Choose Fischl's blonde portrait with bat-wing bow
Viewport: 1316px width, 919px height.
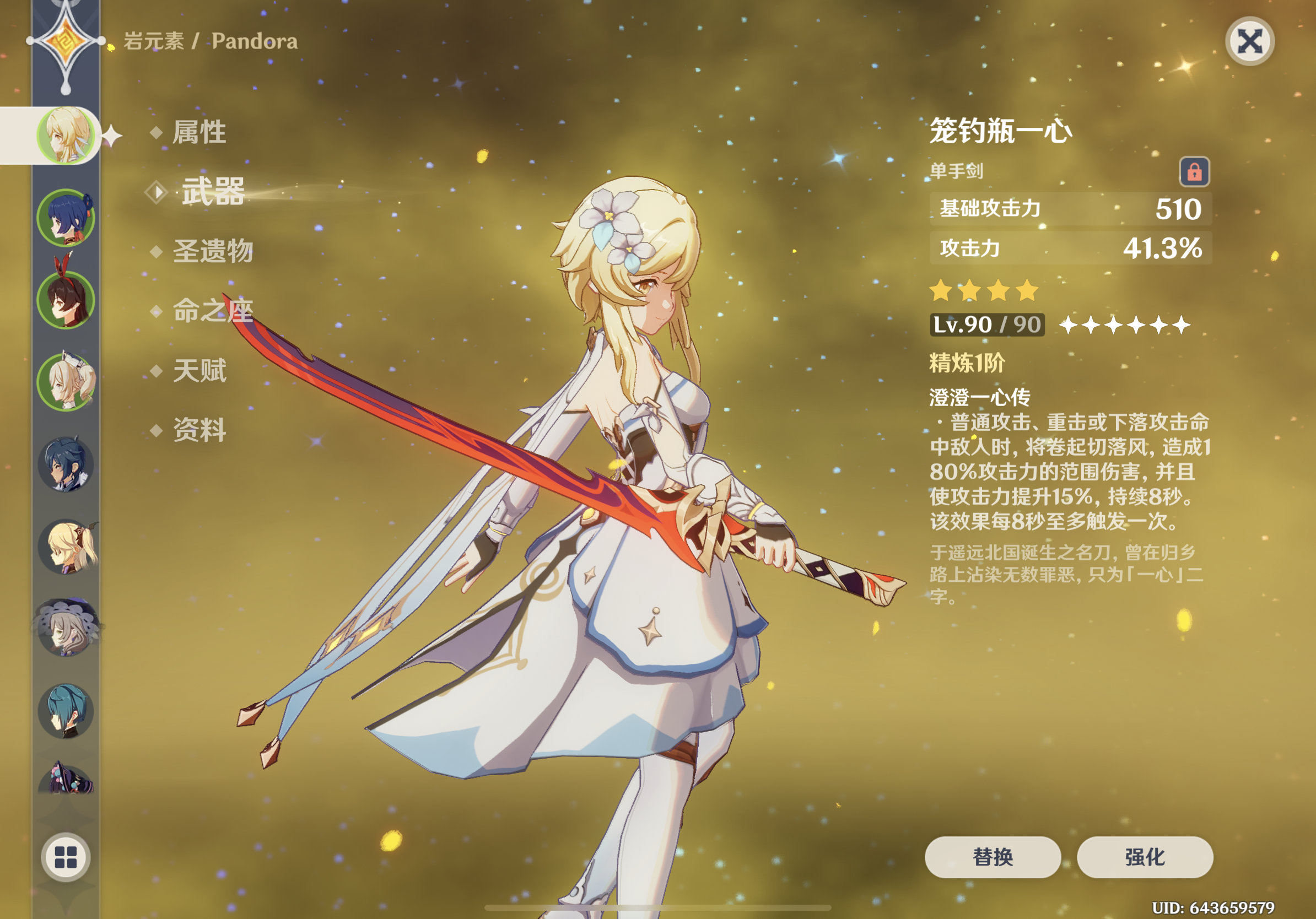[66, 546]
